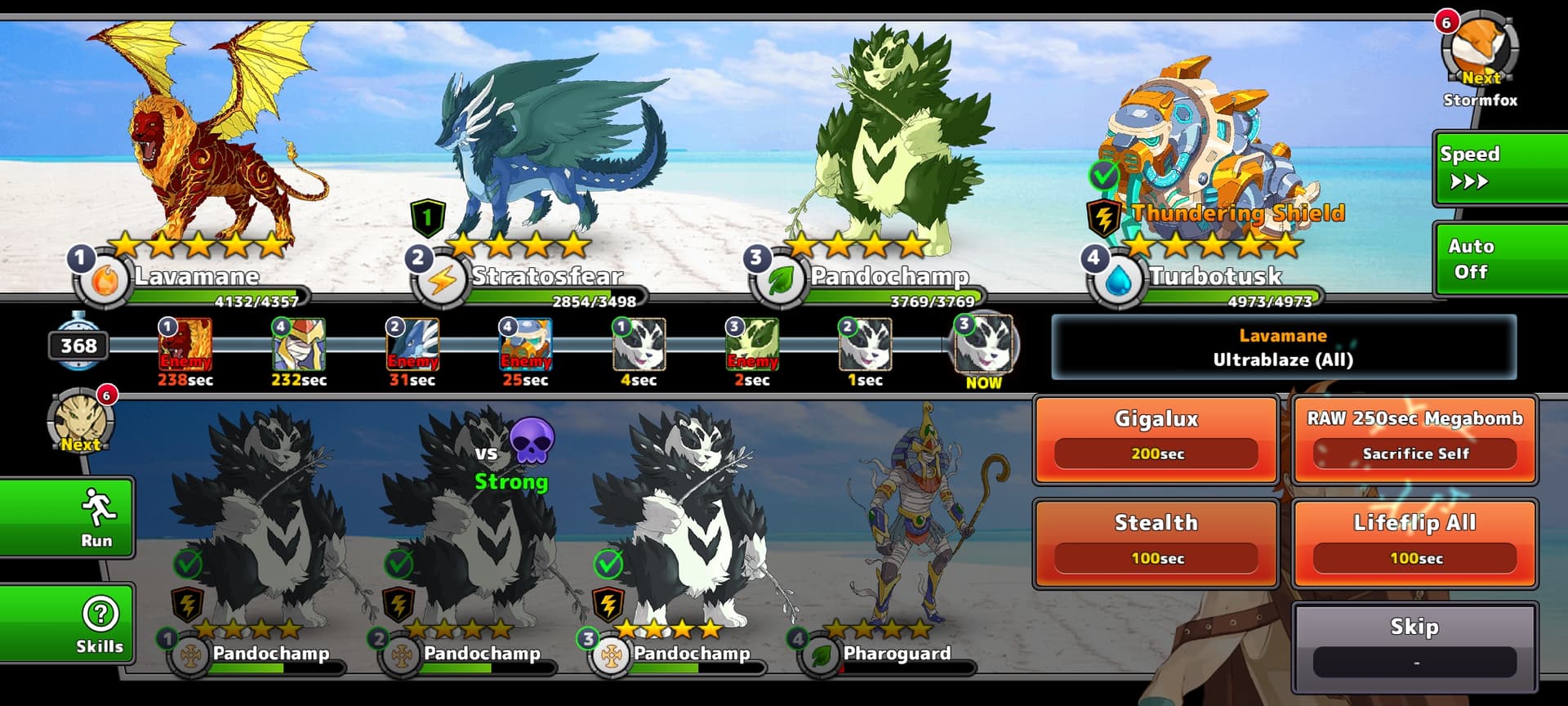The height and width of the screenshot is (706, 1568).
Task: Choose the Lifeflip All skill
Action: coord(1414,543)
